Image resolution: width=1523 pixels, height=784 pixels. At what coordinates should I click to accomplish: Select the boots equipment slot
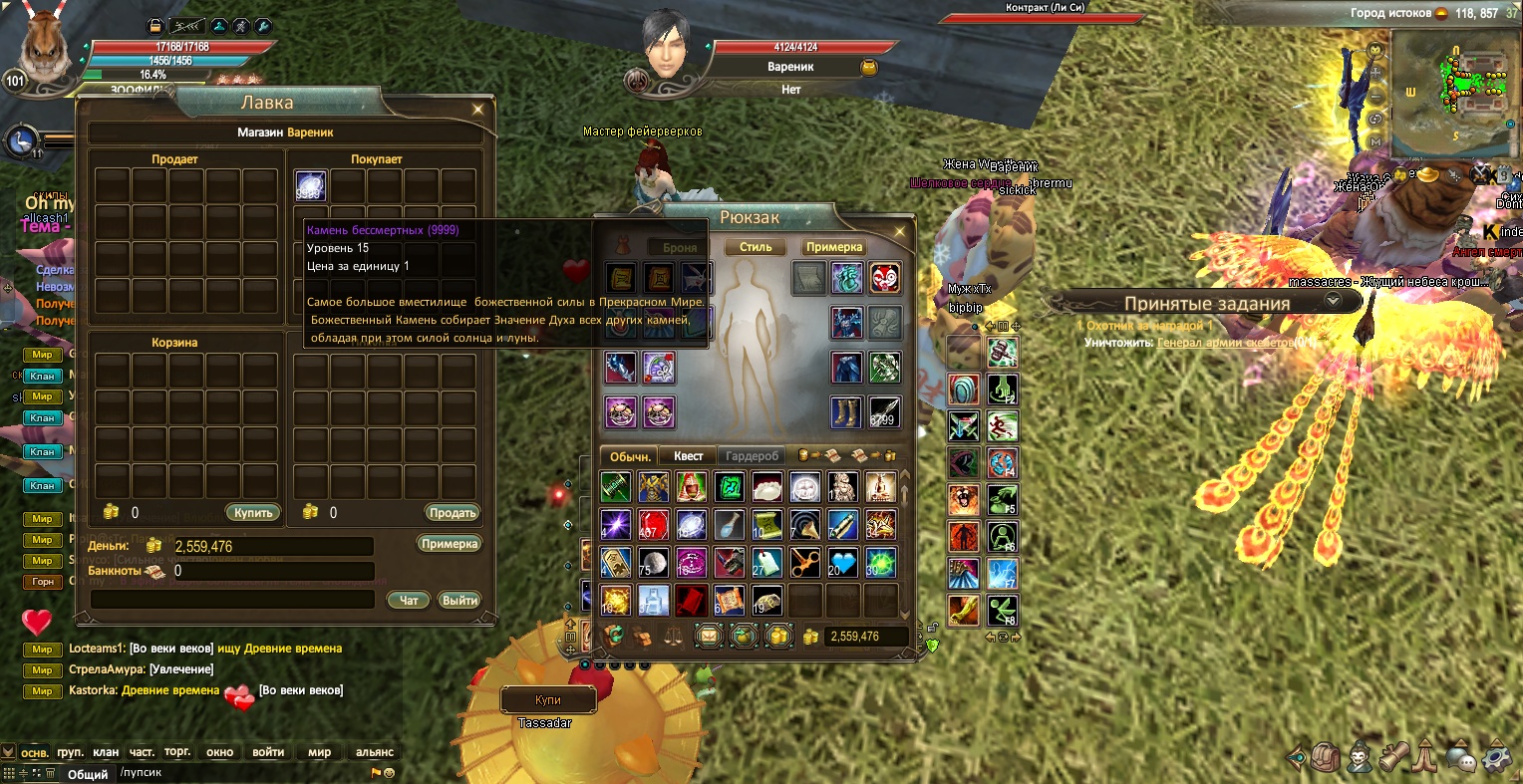(847, 411)
